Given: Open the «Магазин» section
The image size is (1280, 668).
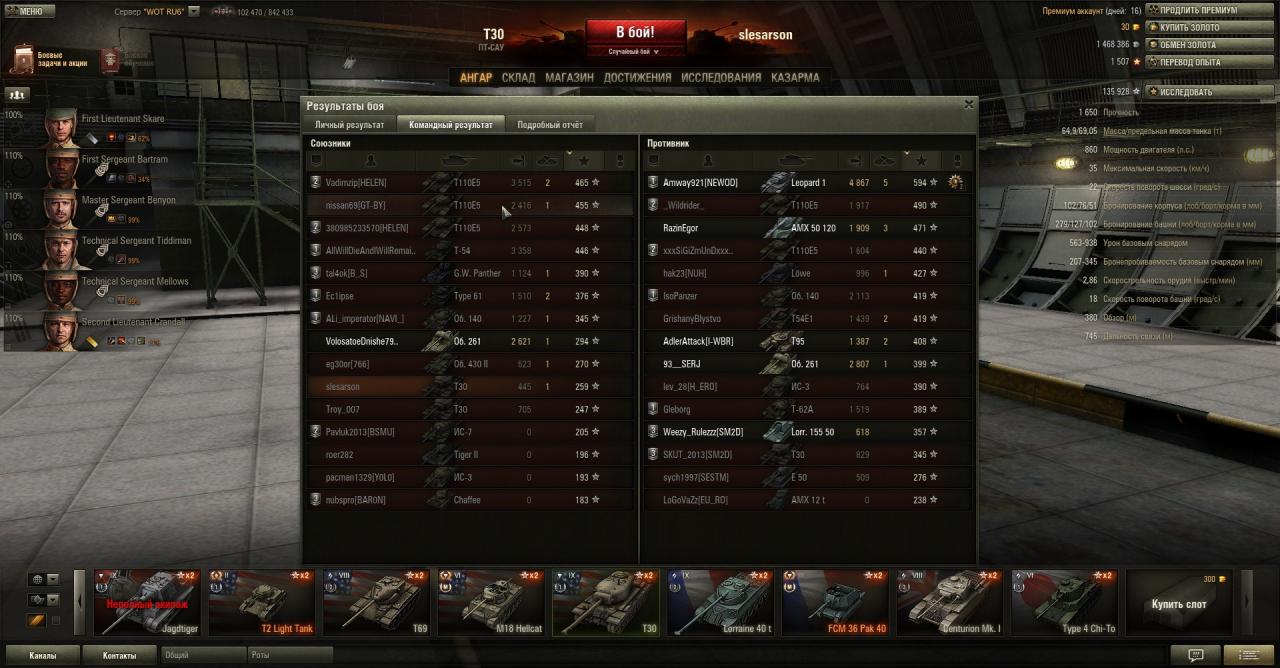Looking at the screenshot, I should [569, 77].
